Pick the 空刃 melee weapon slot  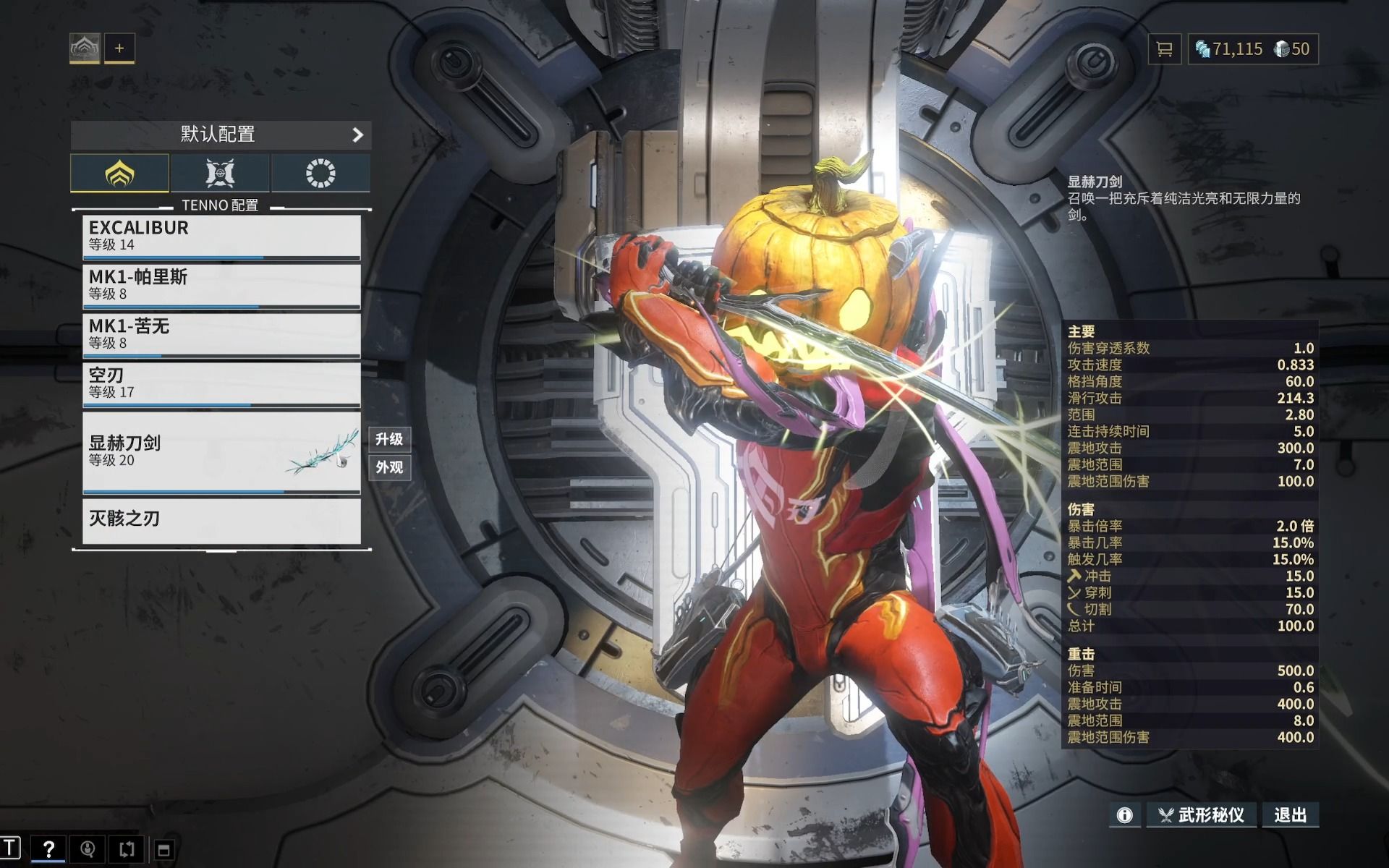[x=221, y=383]
